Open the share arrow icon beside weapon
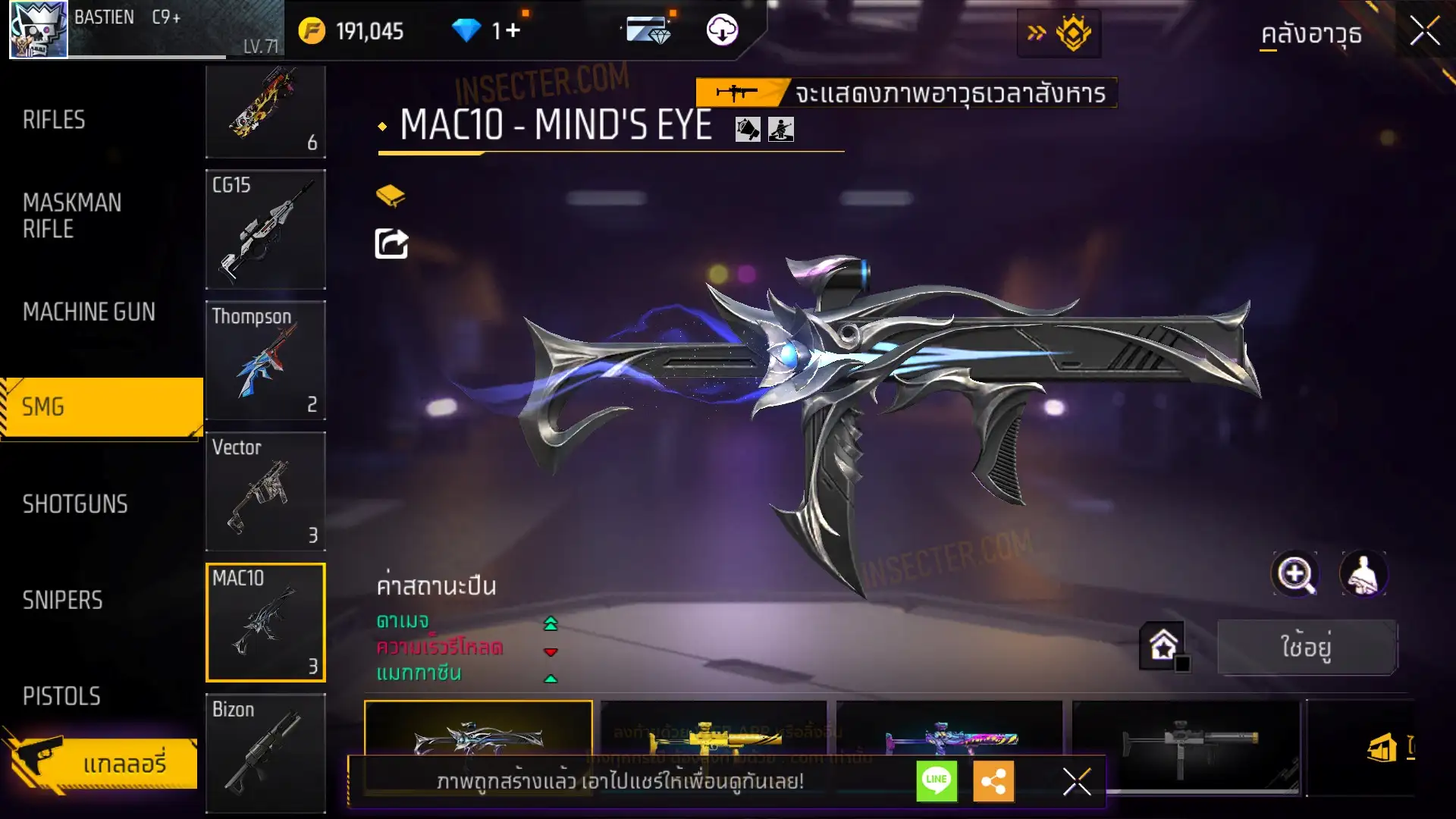The image size is (1456, 819). click(391, 244)
